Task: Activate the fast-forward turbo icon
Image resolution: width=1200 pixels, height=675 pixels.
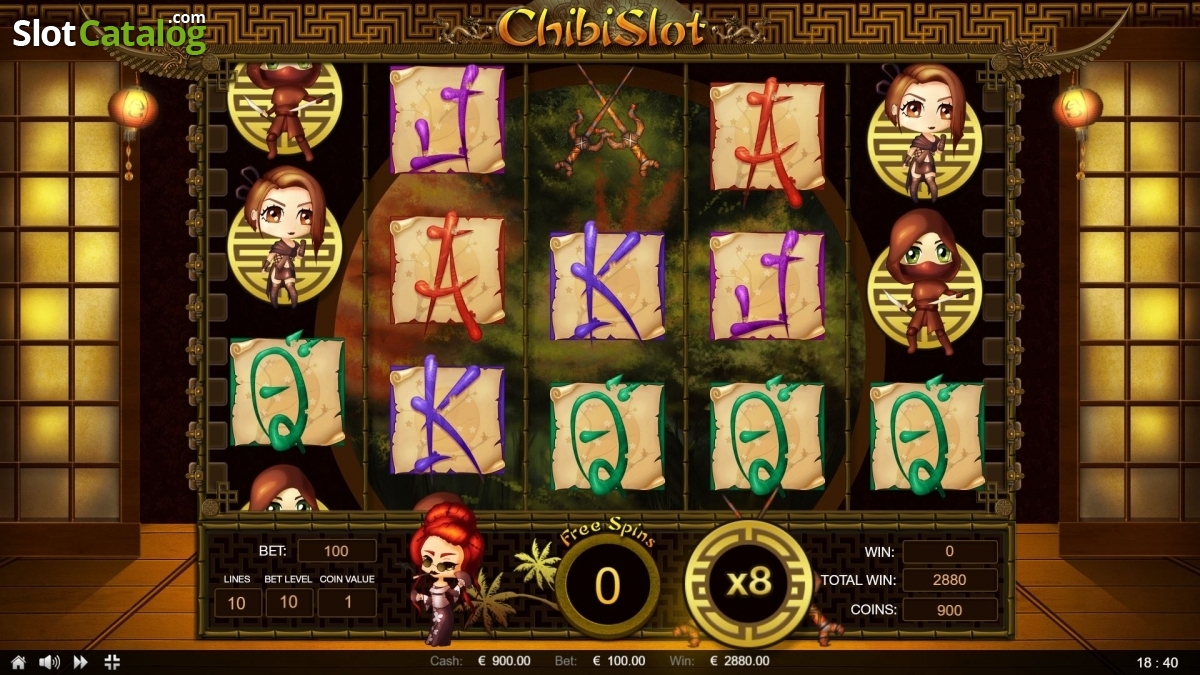Action: tap(80, 661)
